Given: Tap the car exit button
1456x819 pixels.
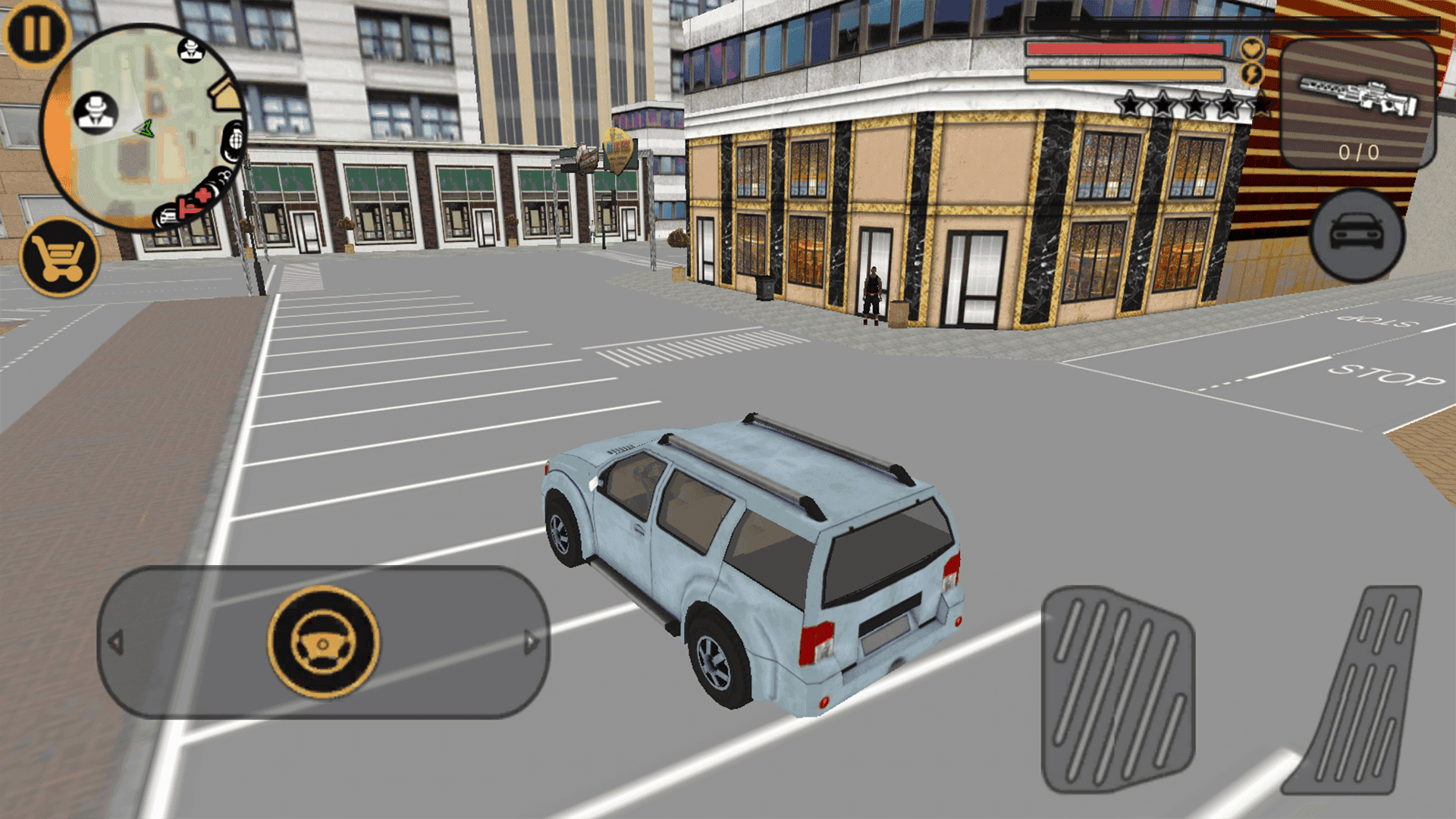Looking at the screenshot, I should point(1357,235).
